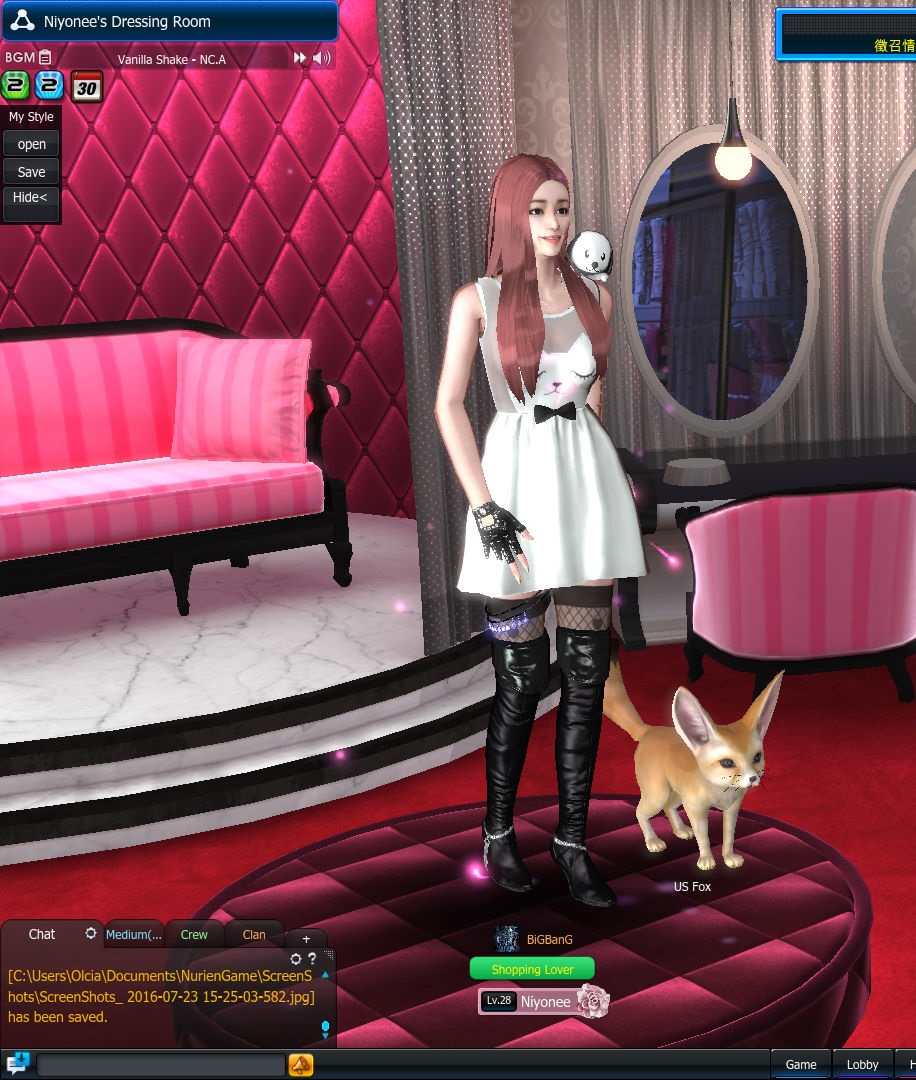Click the blue number 2 badge
The height and width of the screenshot is (1080, 916).
tap(50, 86)
